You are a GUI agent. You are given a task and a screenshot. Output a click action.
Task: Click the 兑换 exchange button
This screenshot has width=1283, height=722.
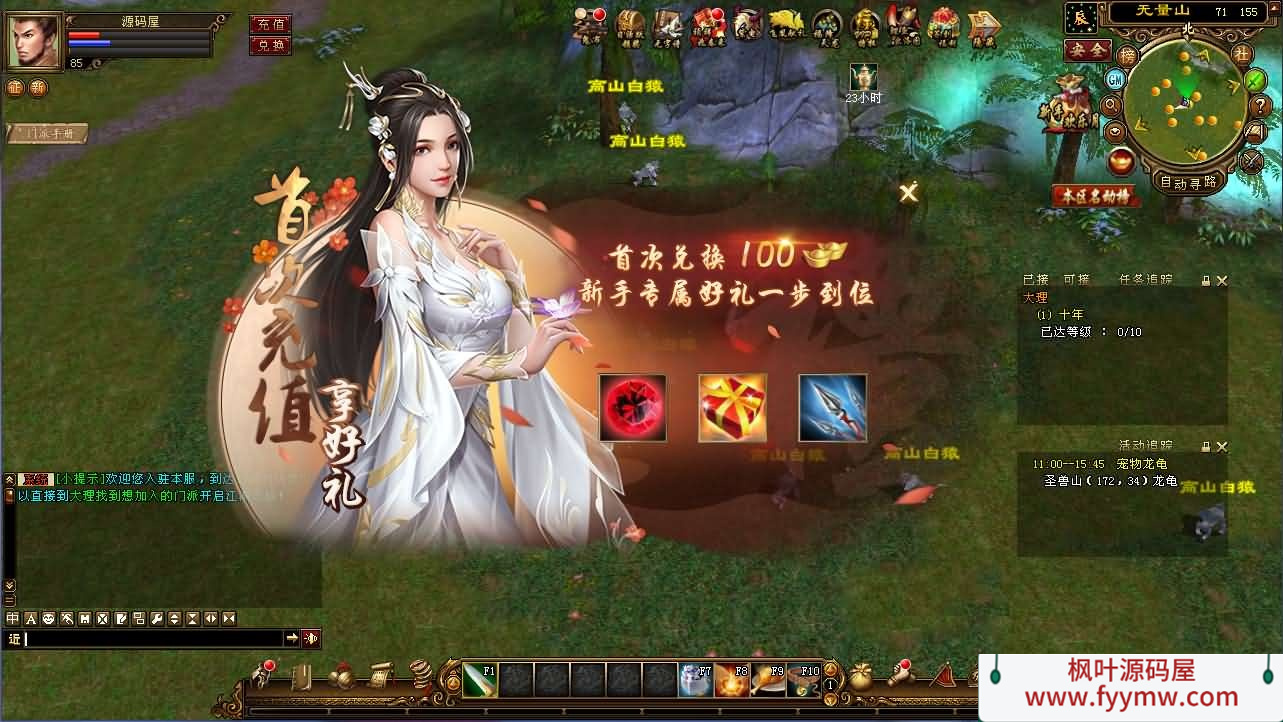(270, 45)
